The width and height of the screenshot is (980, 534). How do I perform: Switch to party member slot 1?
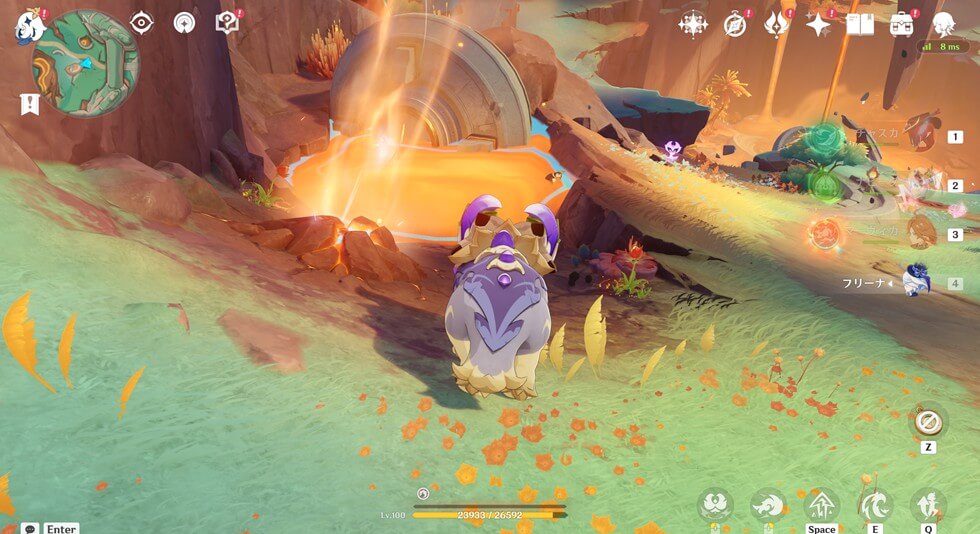point(920,136)
